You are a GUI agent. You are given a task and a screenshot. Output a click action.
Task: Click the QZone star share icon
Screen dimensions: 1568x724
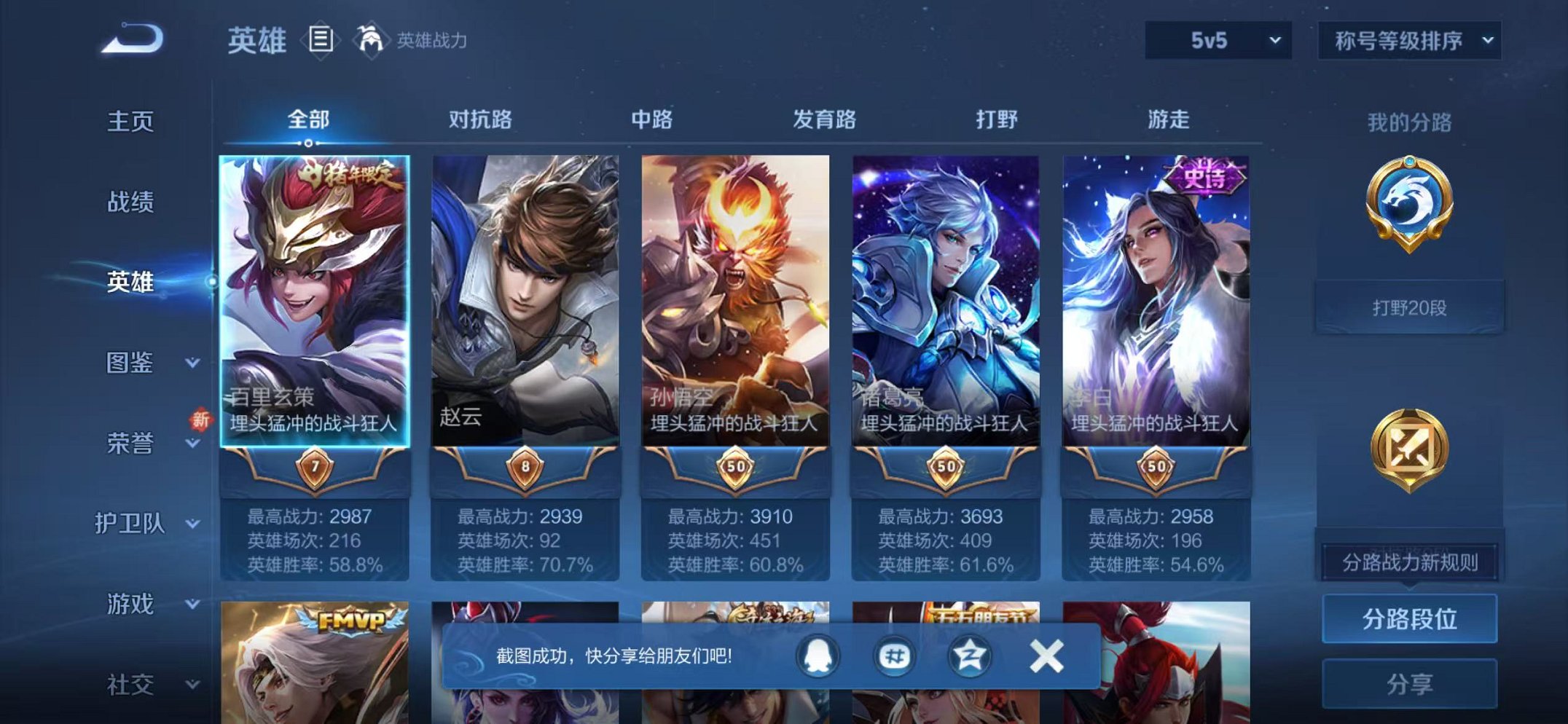click(x=968, y=656)
